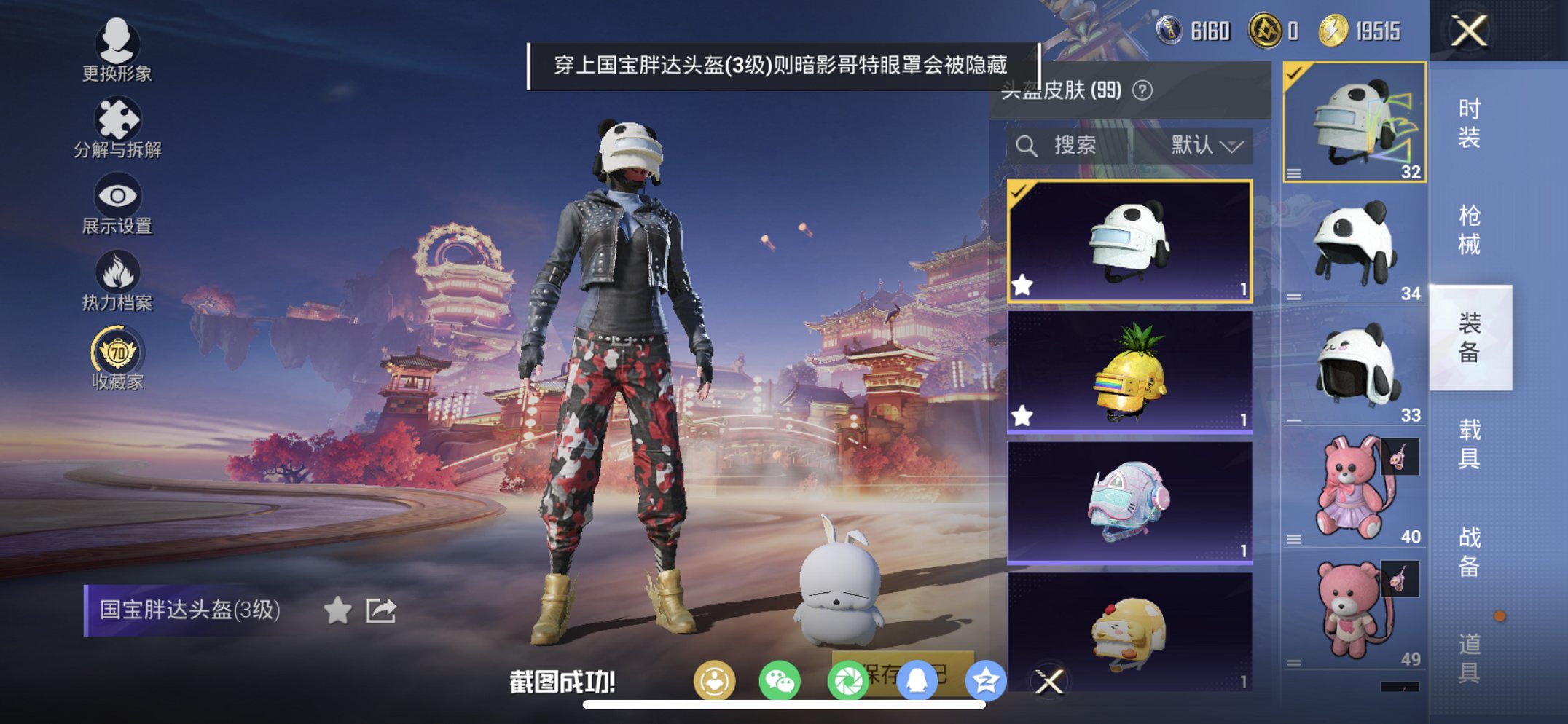Click the lightning coin currency icon
Screen dimensions: 1568x724
coord(1333,31)
